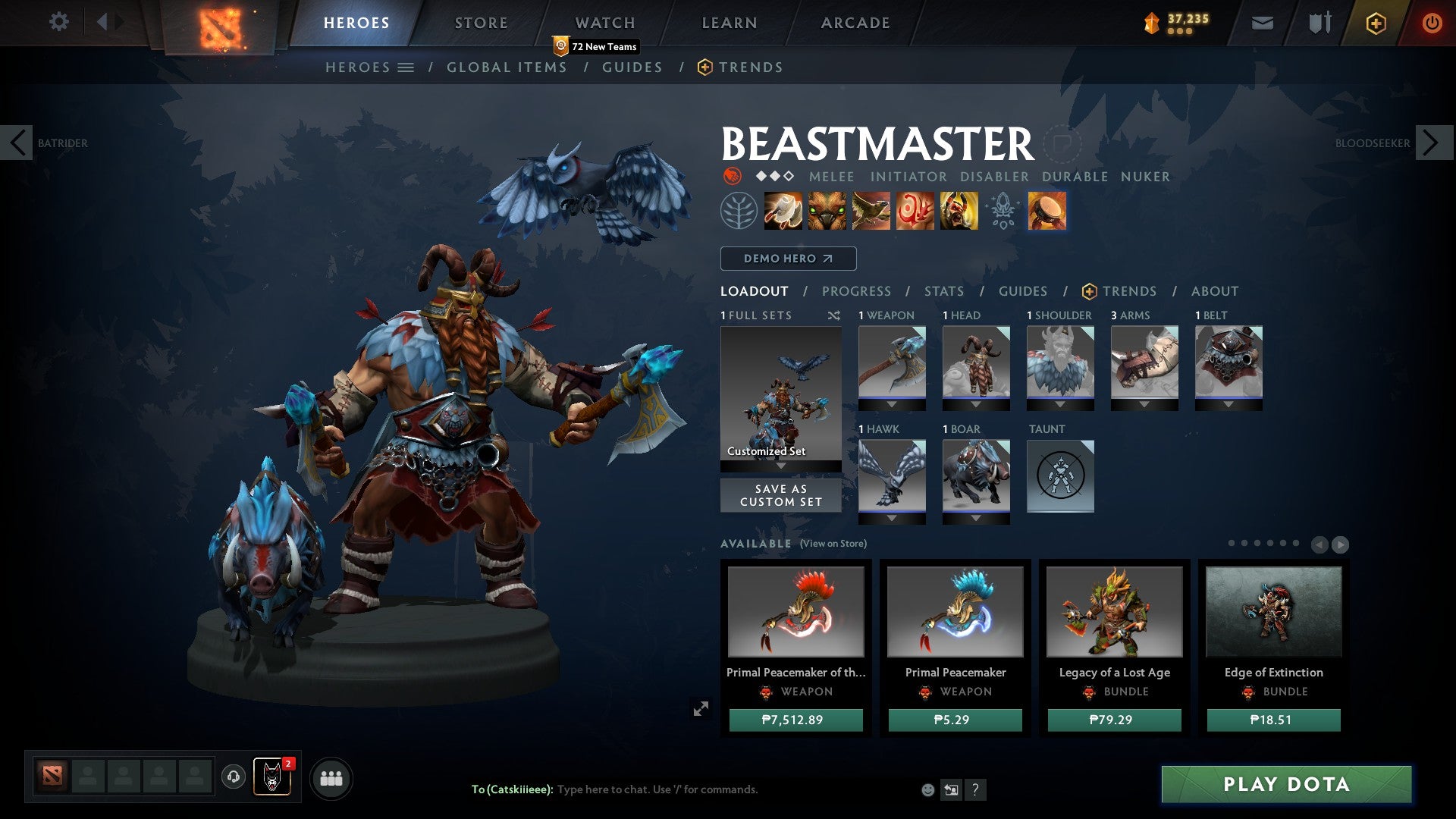
Task: Click the voice chat headset icon
Action: pos(233,777)
